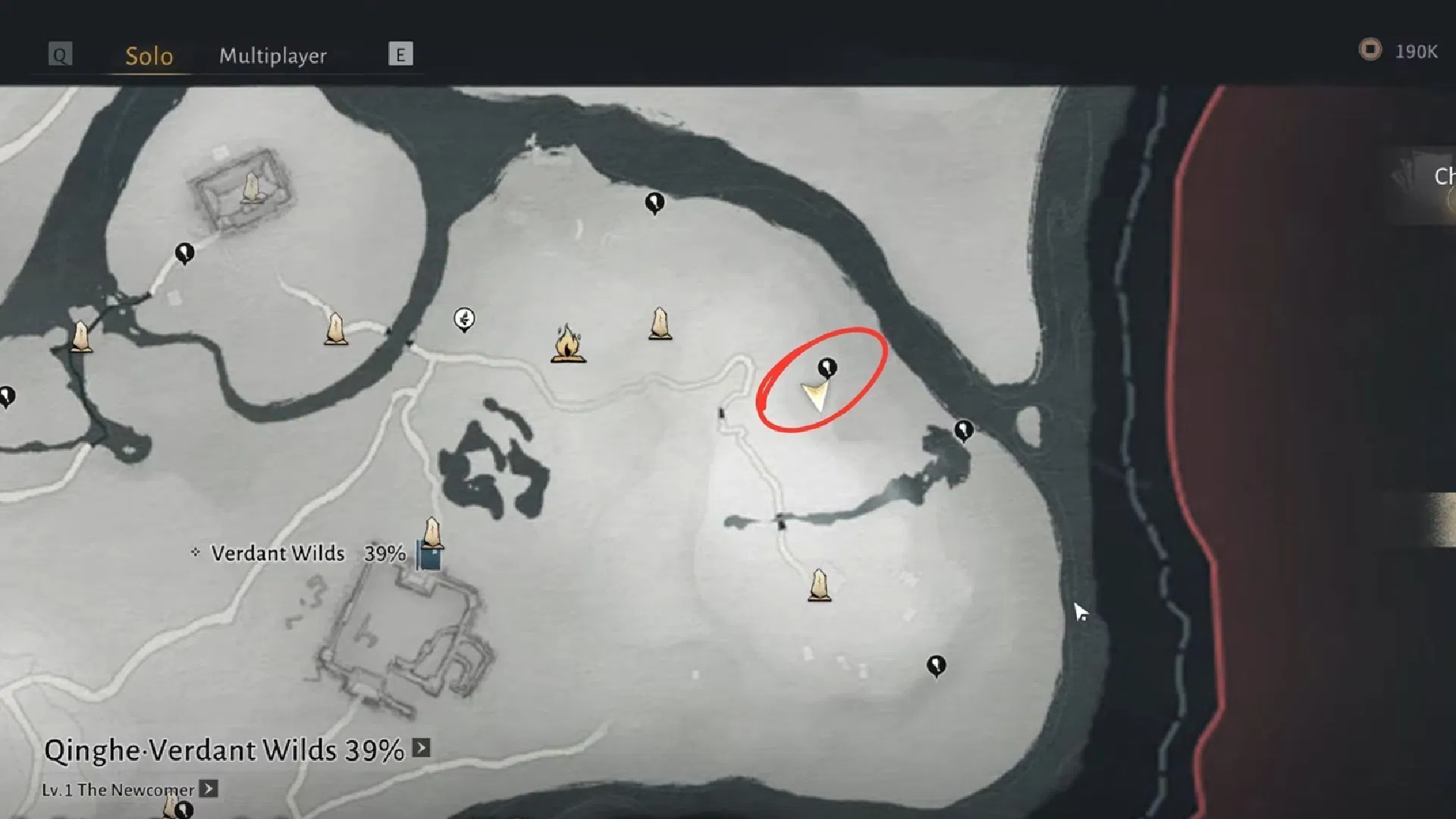Open the Lv.1 The Newcomer arrow
The height and width of the screenshot is (819, 1456).
(x=209, y=789)
